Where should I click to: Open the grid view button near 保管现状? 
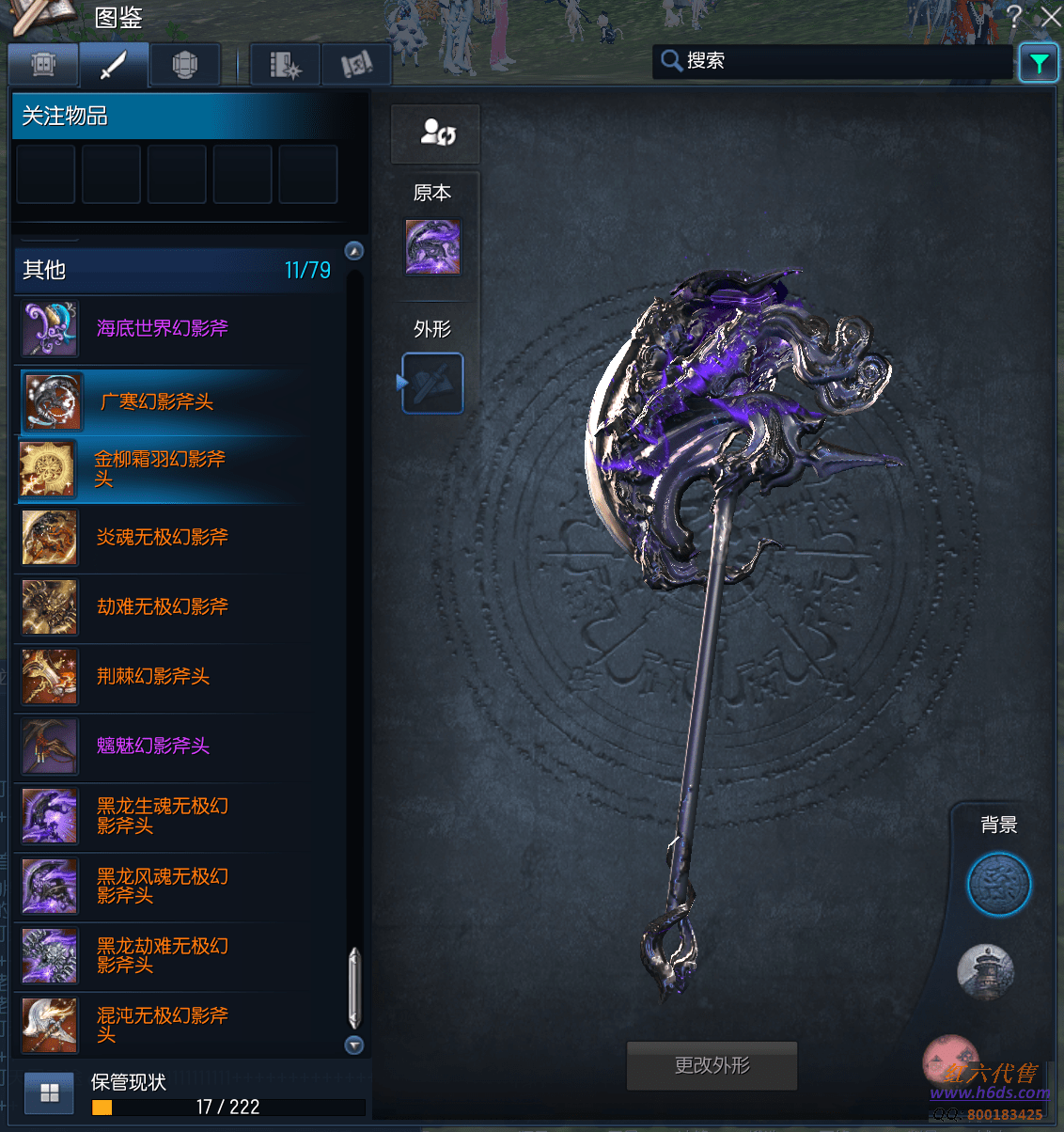coord(50,1093)
